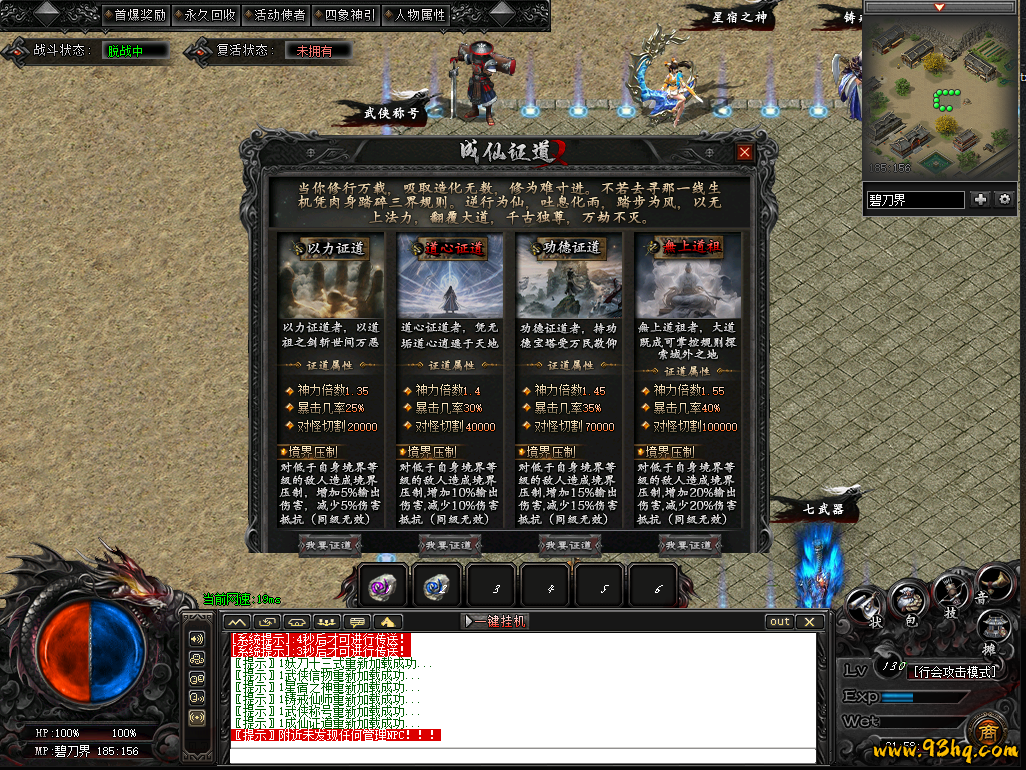Viewport: 1026px width, 770px height.
Task: Open the gear settings beside the map name
Action: tap(1004, 200)
